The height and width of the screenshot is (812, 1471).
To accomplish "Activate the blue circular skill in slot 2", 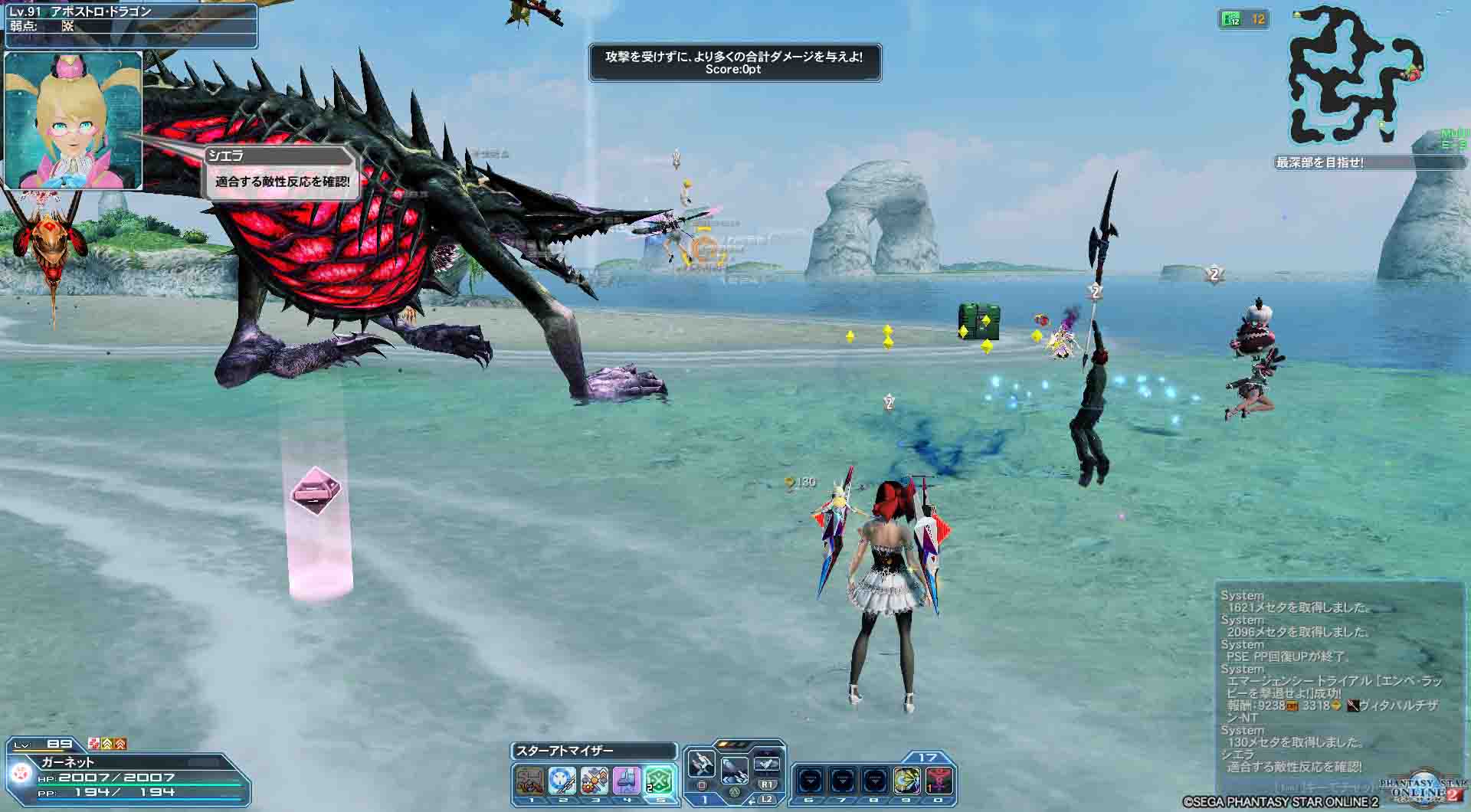I will [x=562, y=781].
